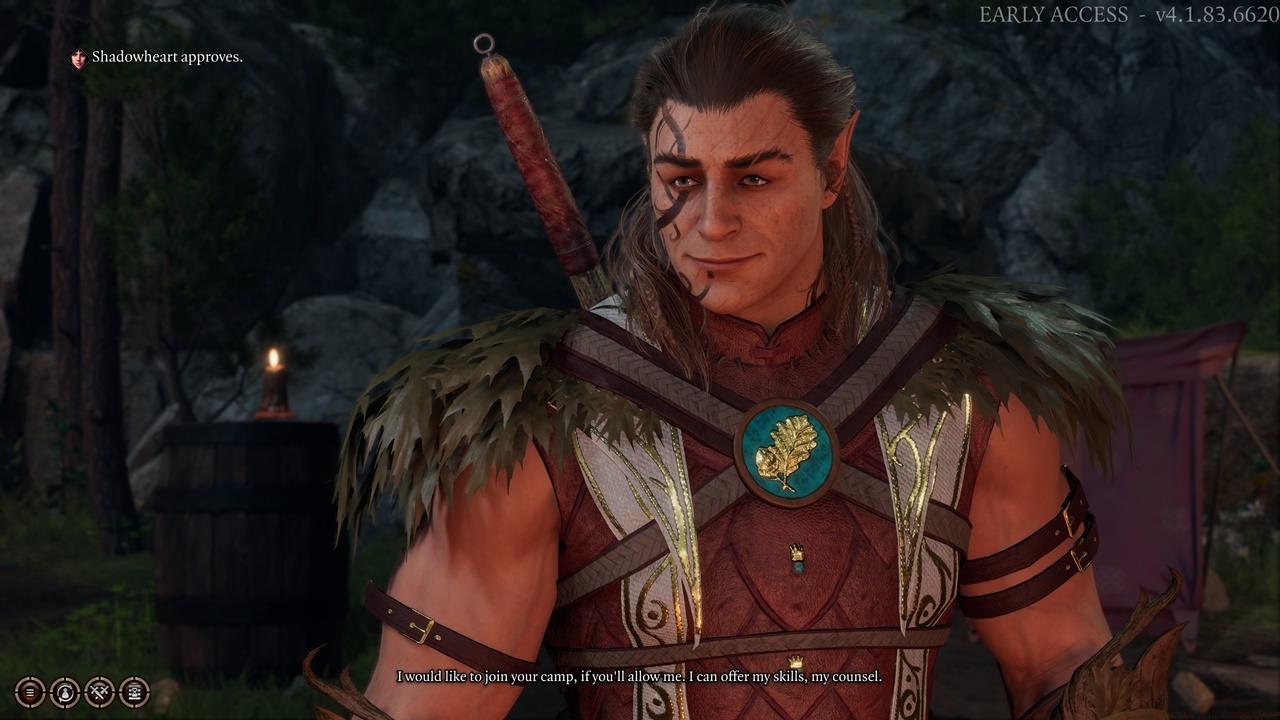1280x720 pixels.
Task: Click the circular money-bag trade emblem
Action: click(65, 692)
